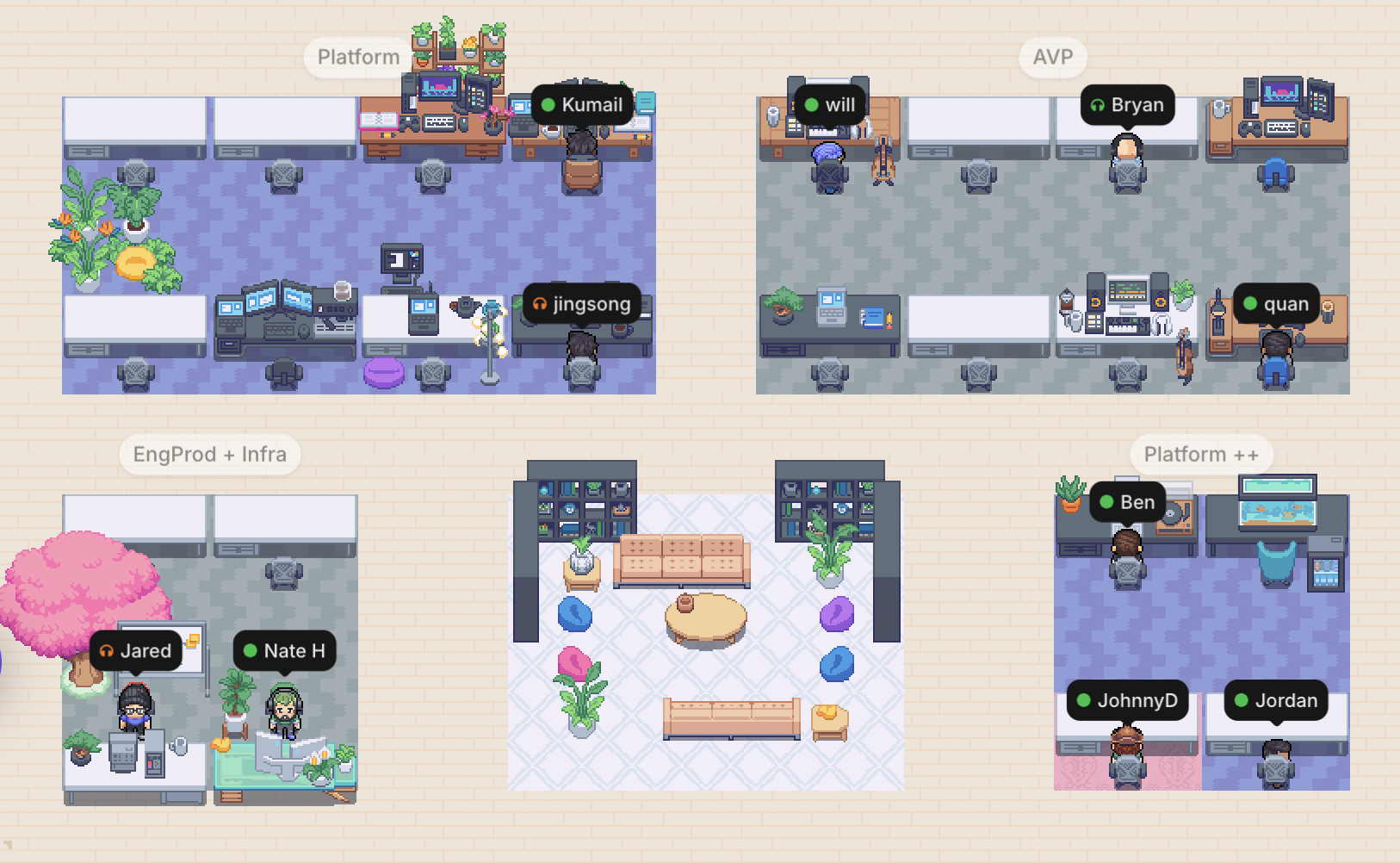Click the green status dot on will's badge
The image size is (1400, 863).
point(810,104)
